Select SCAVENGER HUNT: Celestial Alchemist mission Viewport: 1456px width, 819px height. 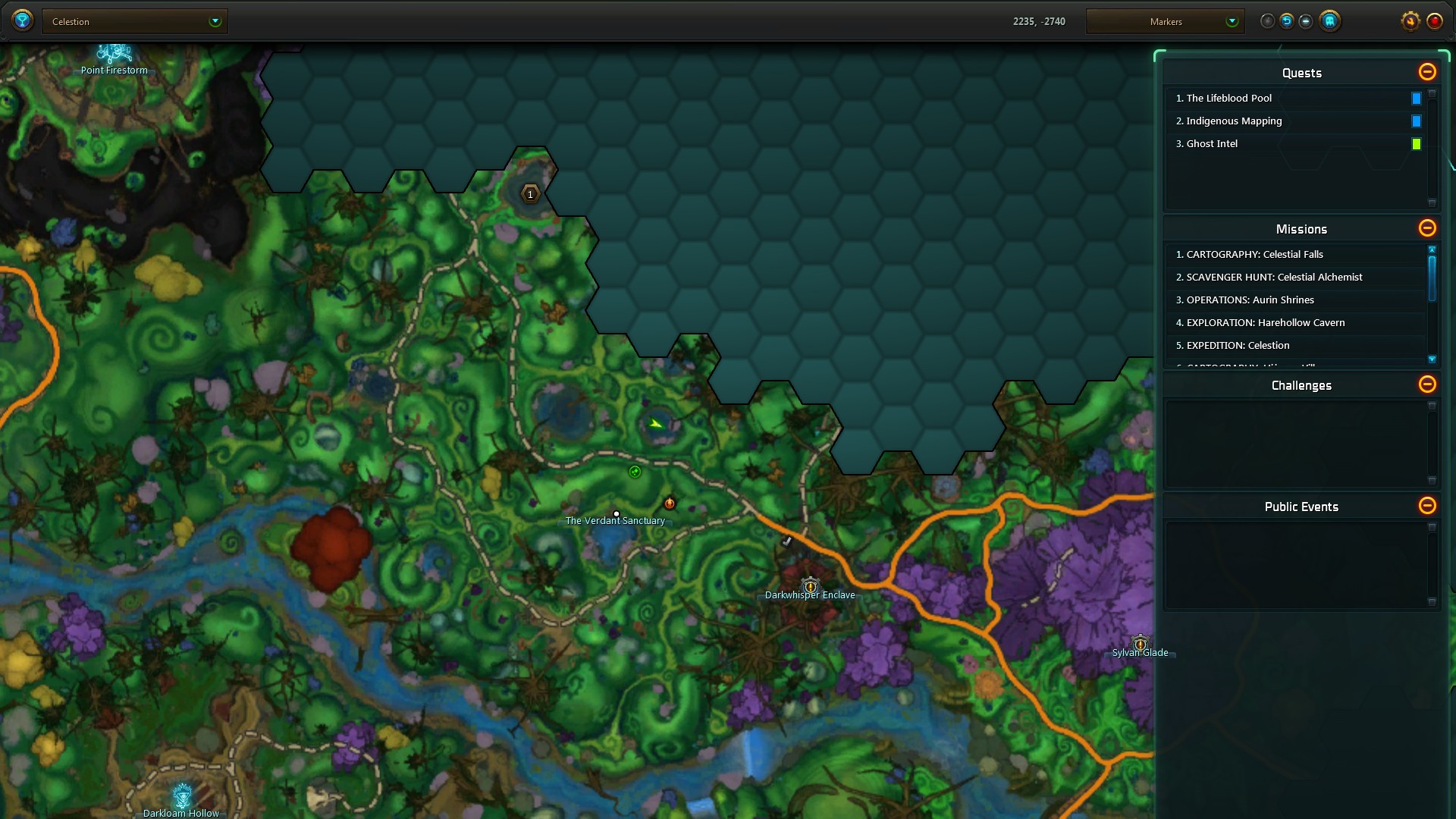click(1274, 277)
